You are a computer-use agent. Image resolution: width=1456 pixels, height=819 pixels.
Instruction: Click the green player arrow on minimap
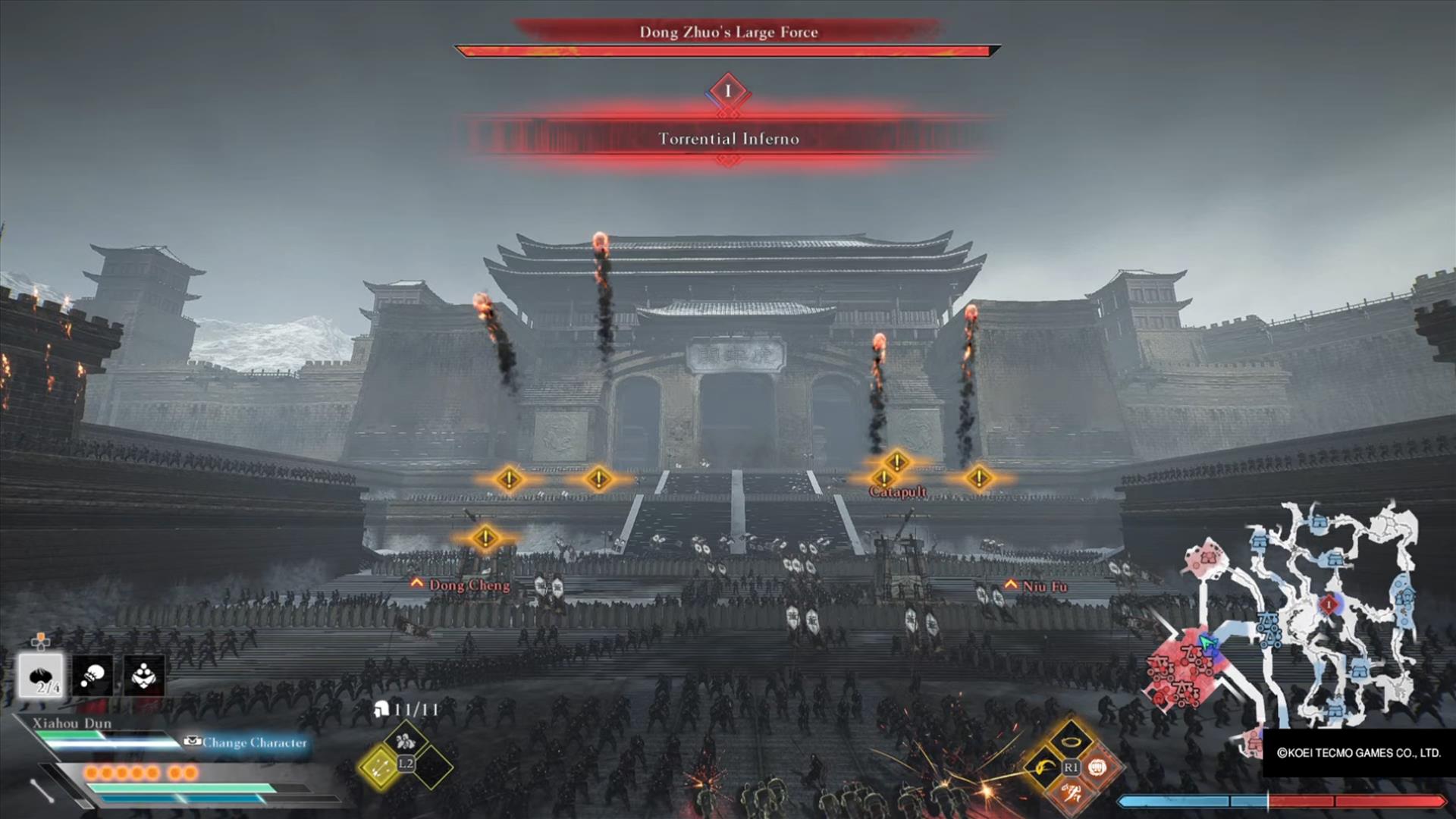pos(1207,645)
